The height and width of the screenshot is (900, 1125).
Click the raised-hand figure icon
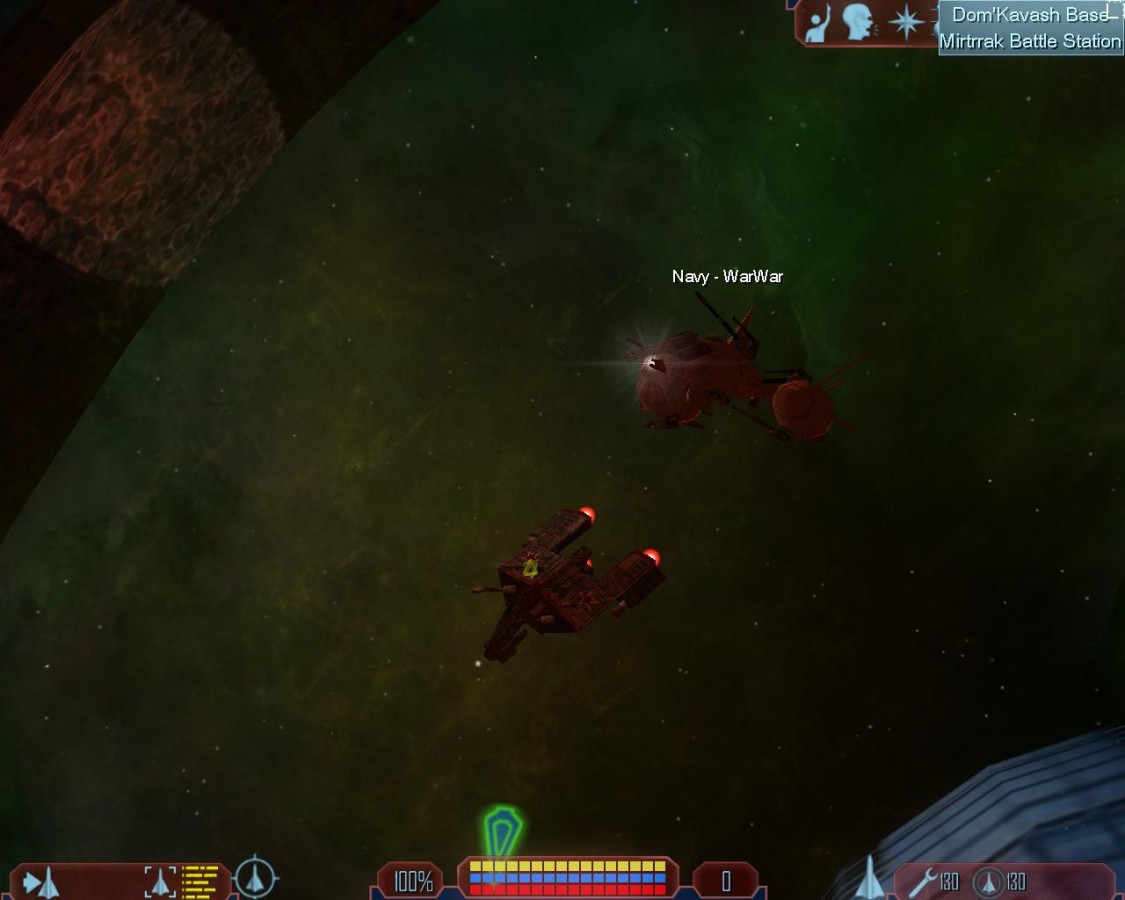click(x=819, y=23)
